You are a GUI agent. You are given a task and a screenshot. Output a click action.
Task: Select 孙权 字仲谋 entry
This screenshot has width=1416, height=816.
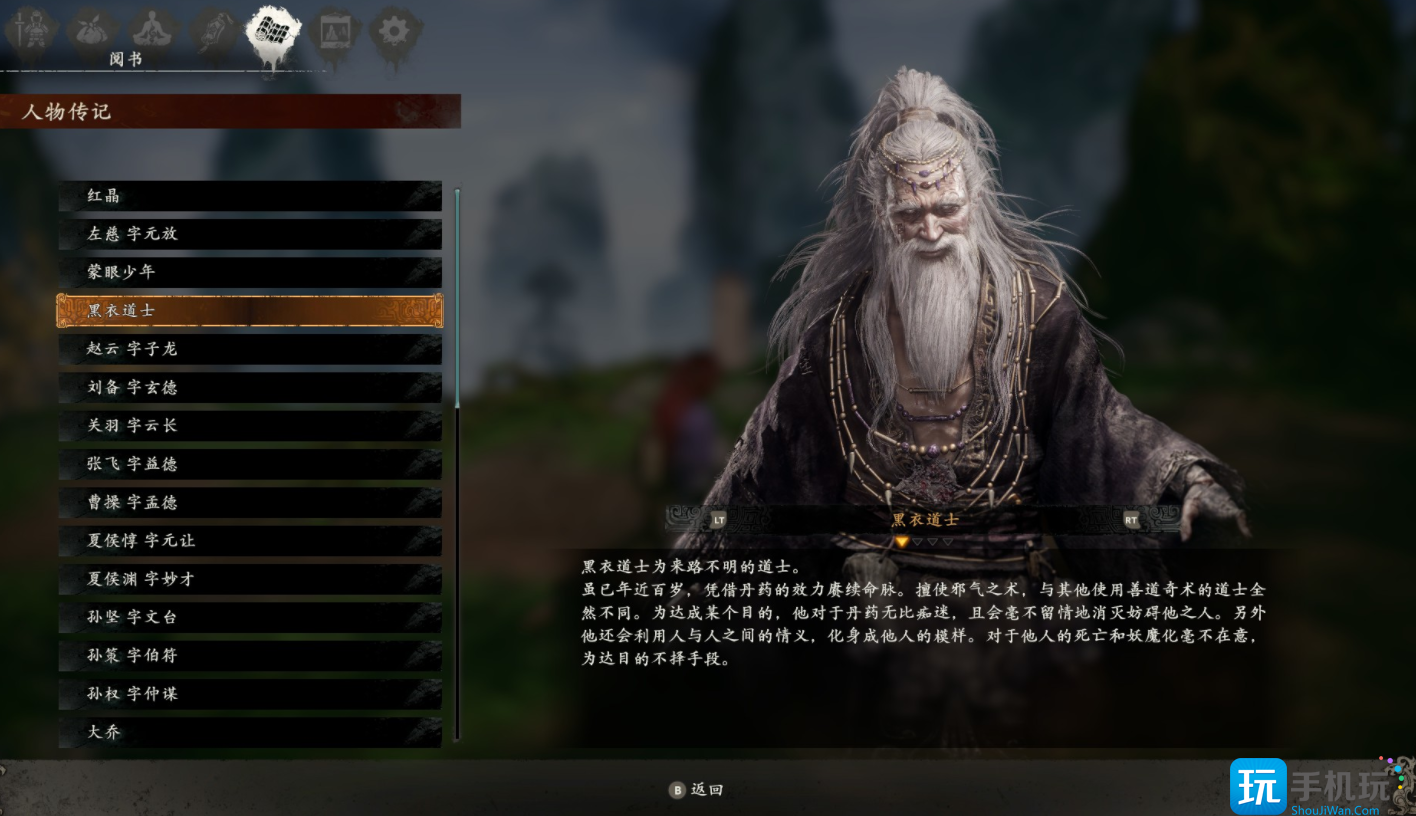coord(250,694)
